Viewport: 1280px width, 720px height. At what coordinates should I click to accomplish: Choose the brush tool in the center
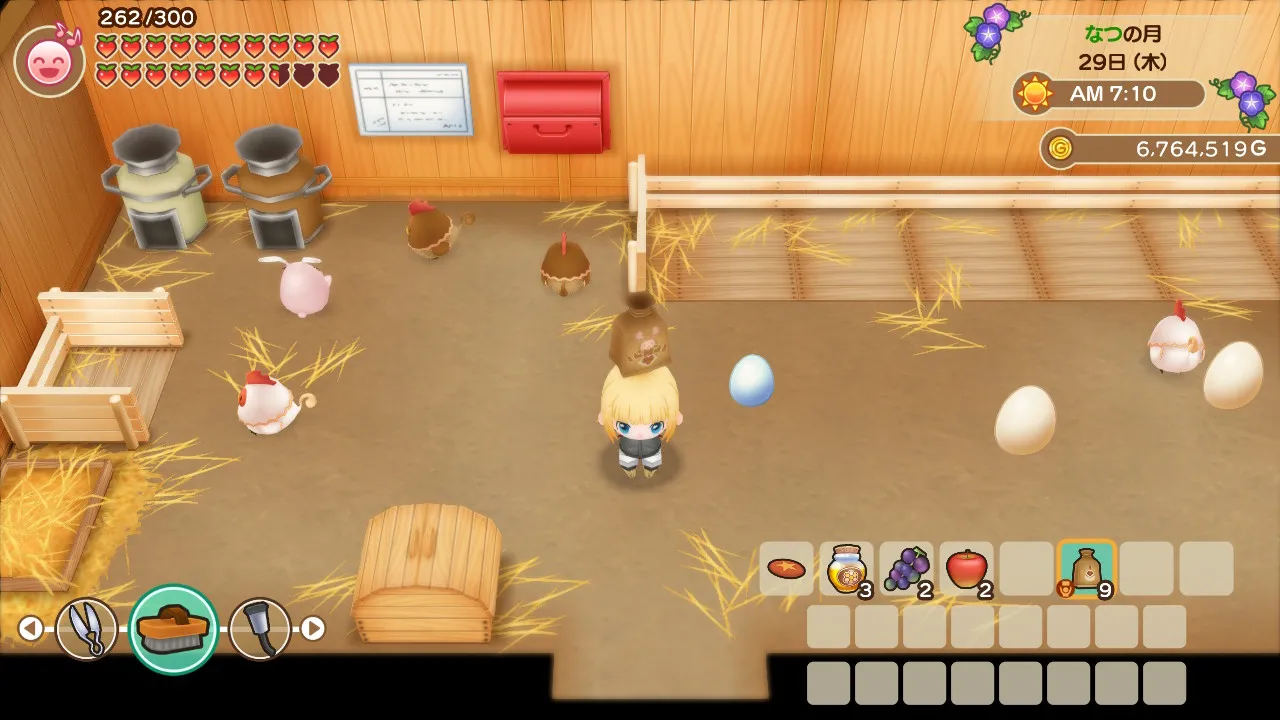tap(173, 629)
